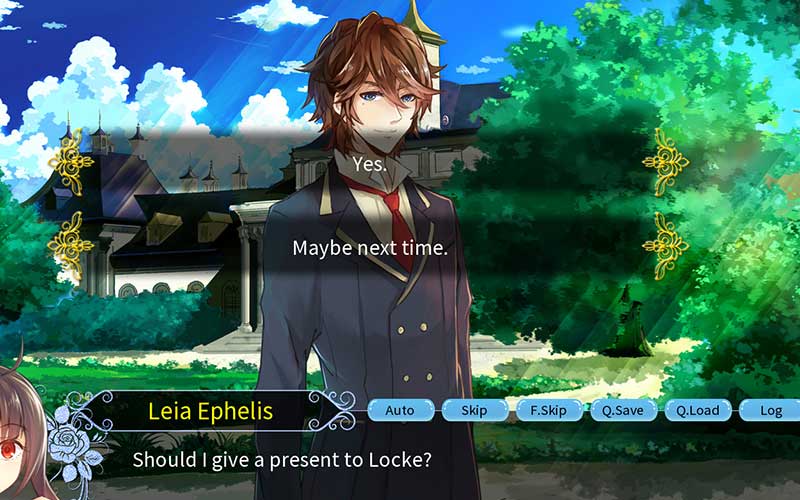
Task: Choose the "Yes." dialogue option
Action: [370, 163]
